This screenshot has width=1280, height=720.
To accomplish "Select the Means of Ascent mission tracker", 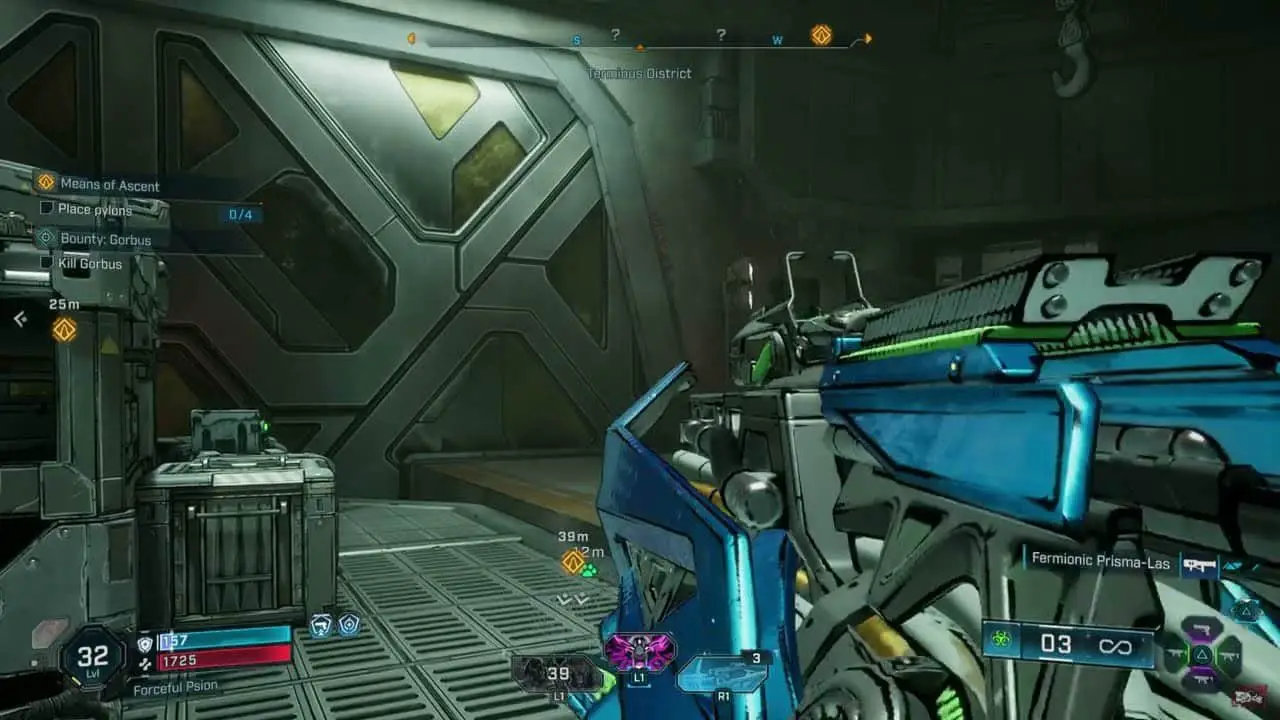I will 109,185.
